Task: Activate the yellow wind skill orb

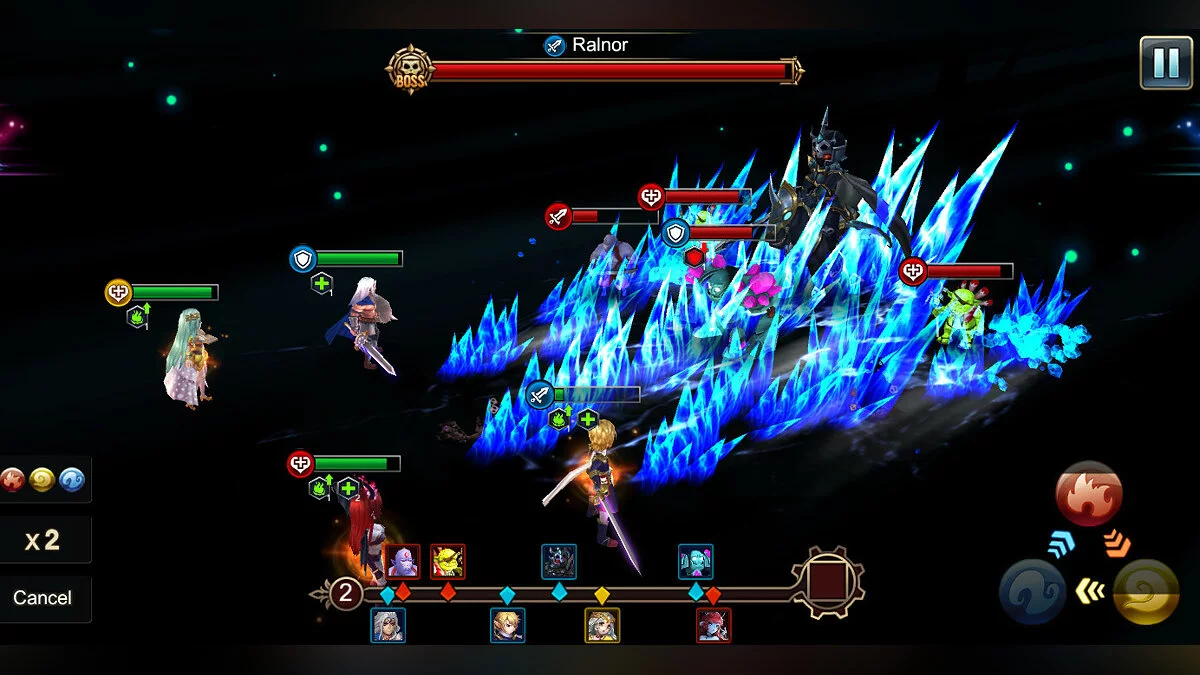Action: (x=1146, y=592)
